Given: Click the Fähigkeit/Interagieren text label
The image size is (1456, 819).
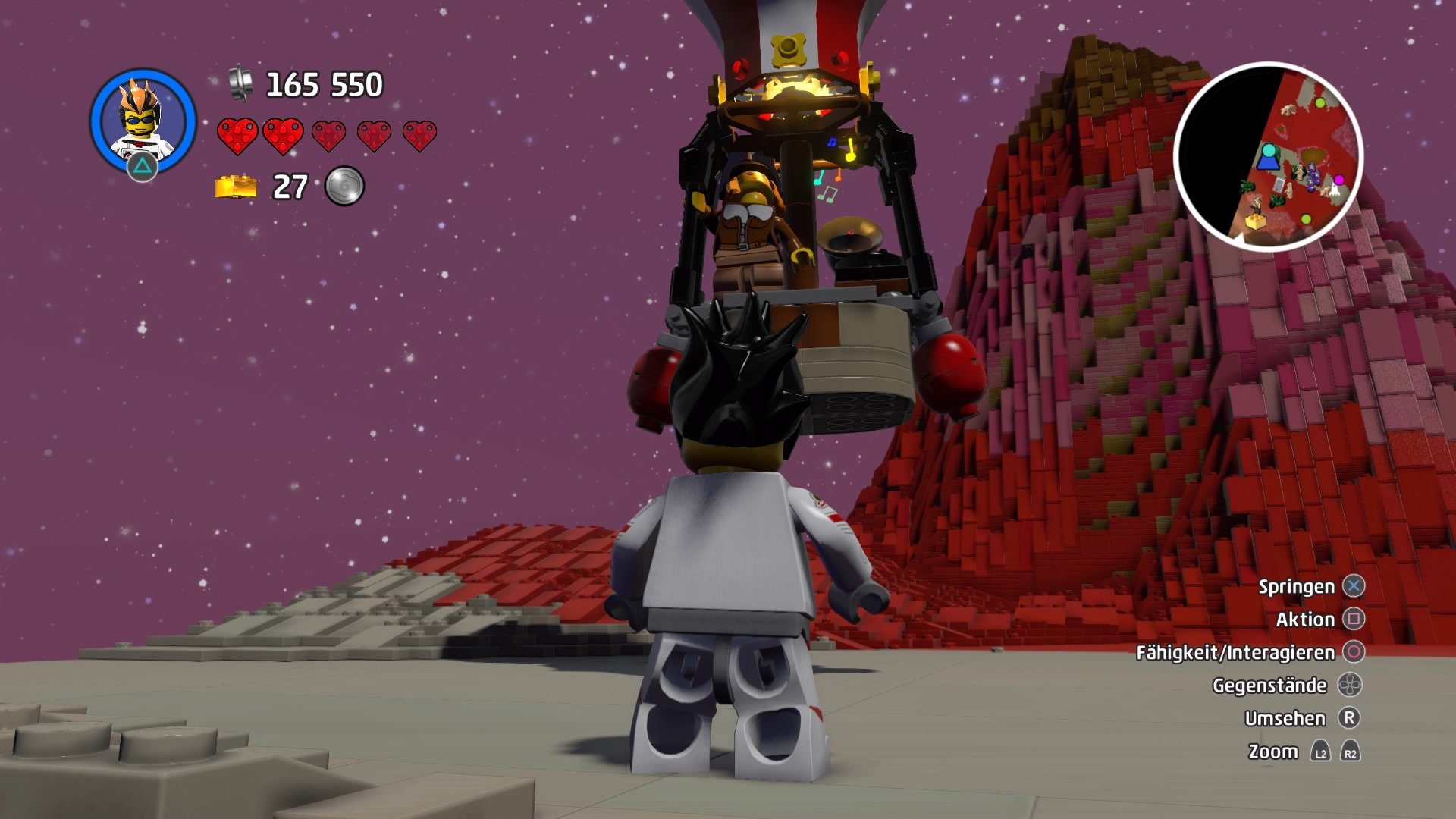Looking at the screenshot, I should (x=1236, y=652).
